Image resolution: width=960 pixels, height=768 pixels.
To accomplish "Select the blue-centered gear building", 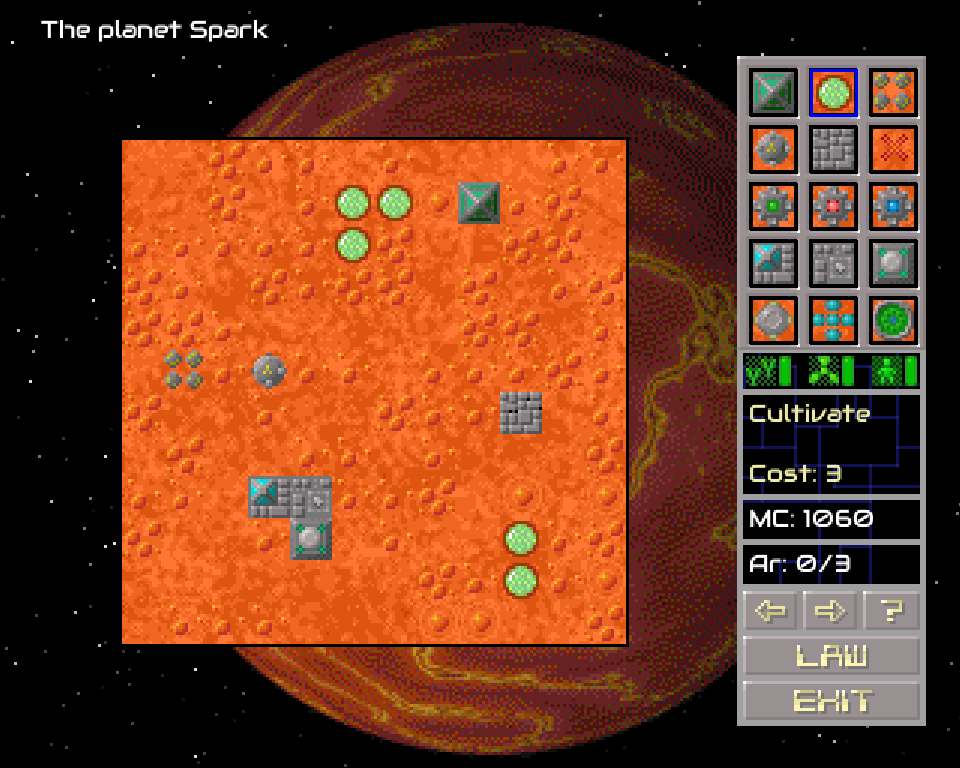I will (x=892, y=207).
